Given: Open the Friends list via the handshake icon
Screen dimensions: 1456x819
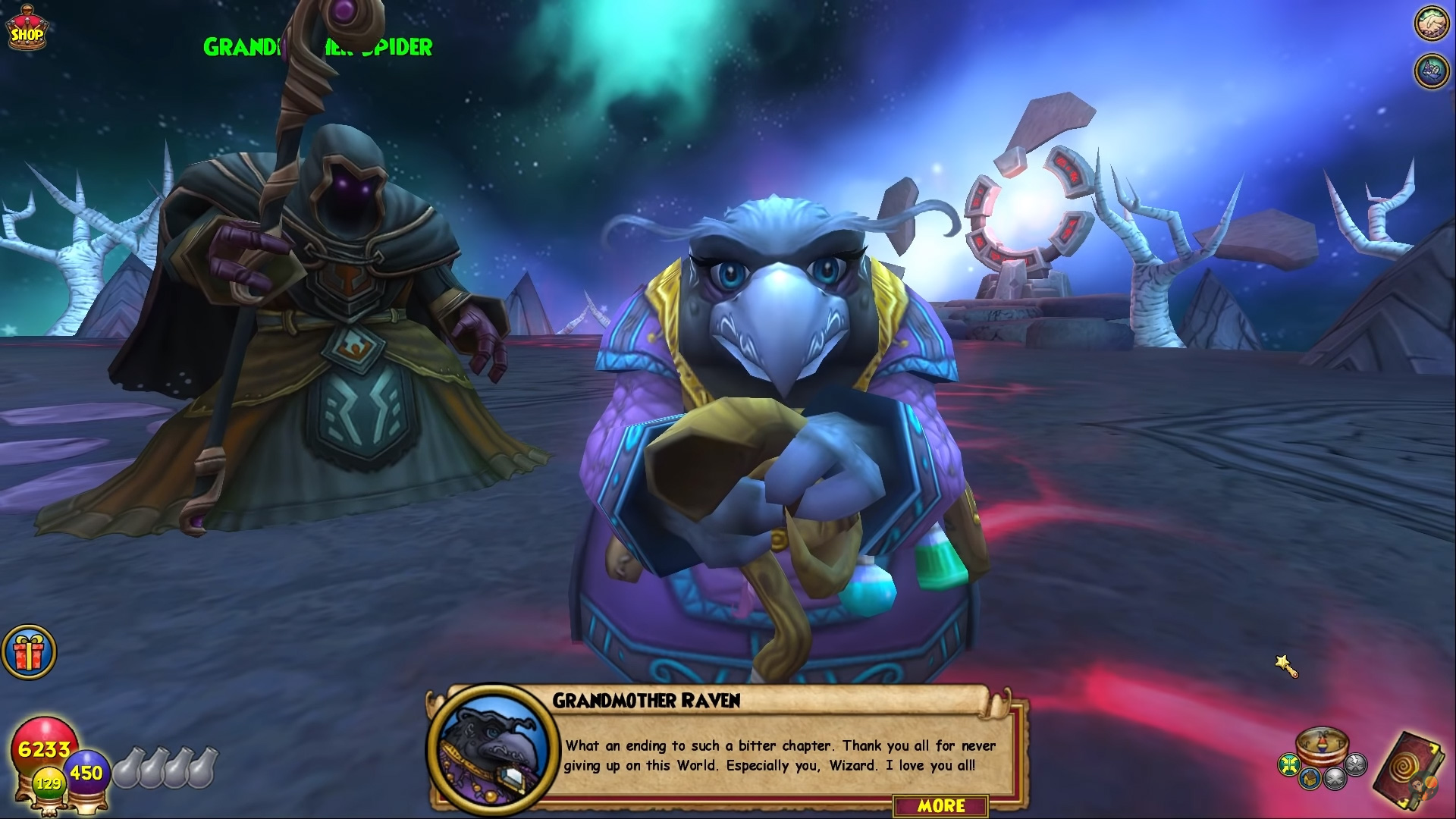Looking at the screenshot, I should click(1430, 23).
